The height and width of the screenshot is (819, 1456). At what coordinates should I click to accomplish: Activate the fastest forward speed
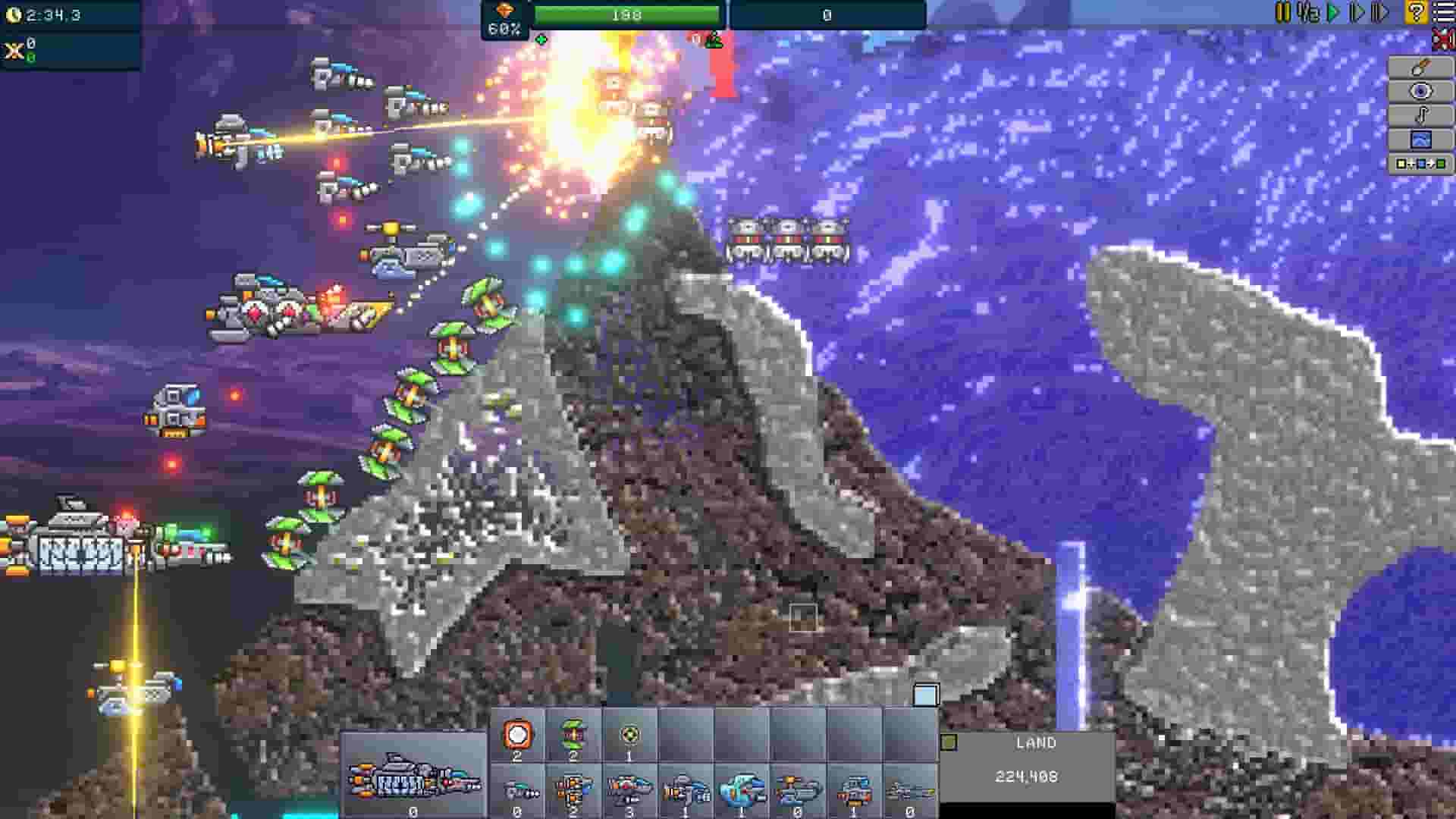point(1380,12)
